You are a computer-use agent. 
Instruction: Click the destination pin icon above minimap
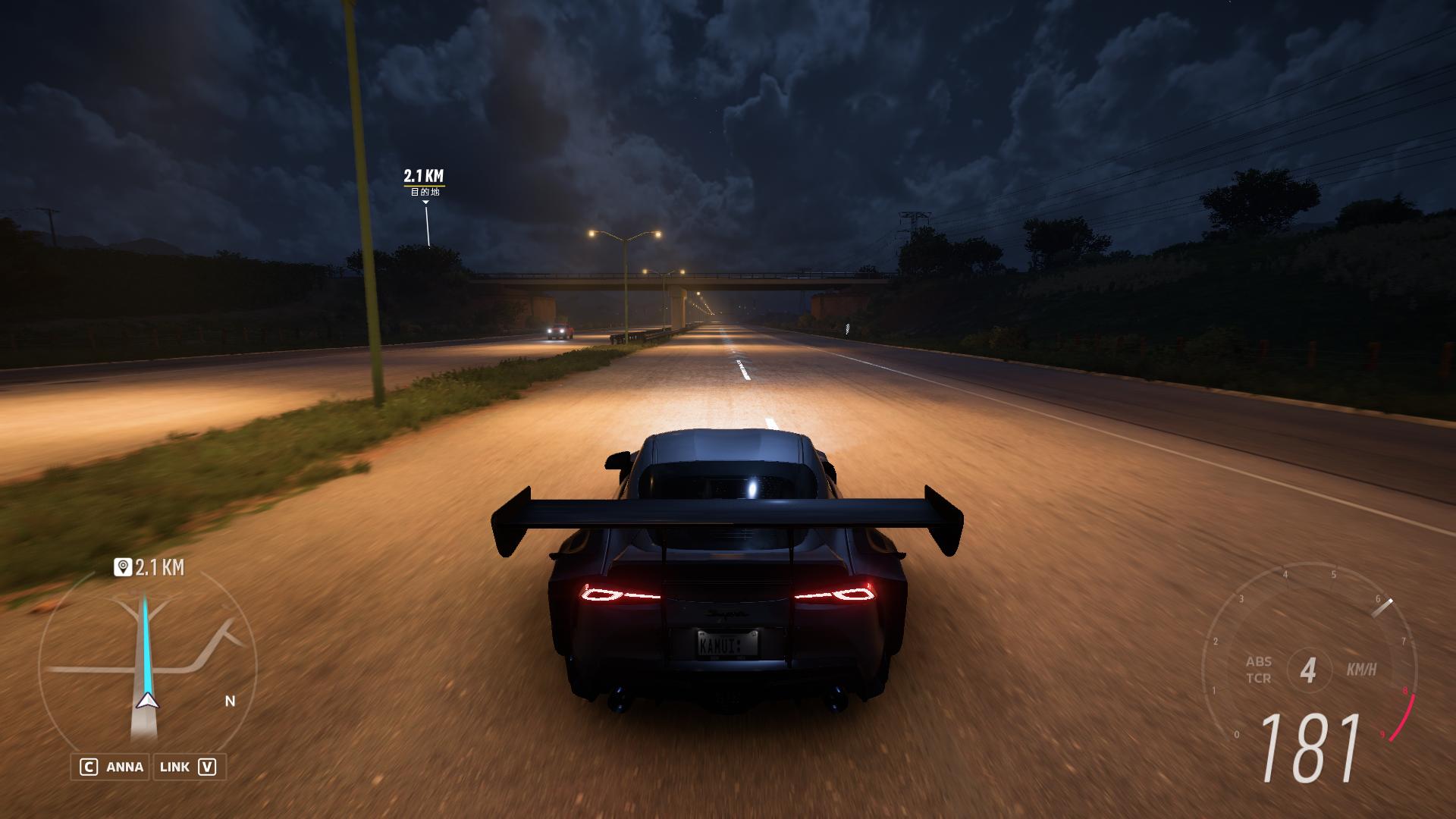click(x=122, y=567)
